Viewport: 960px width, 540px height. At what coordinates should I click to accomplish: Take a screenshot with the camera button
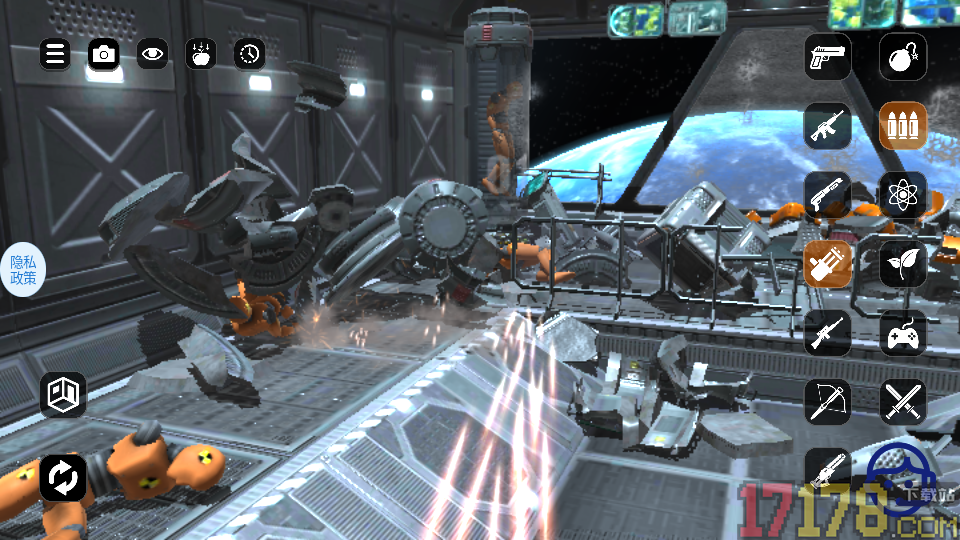pyautogui.click(x=104, y=54)
